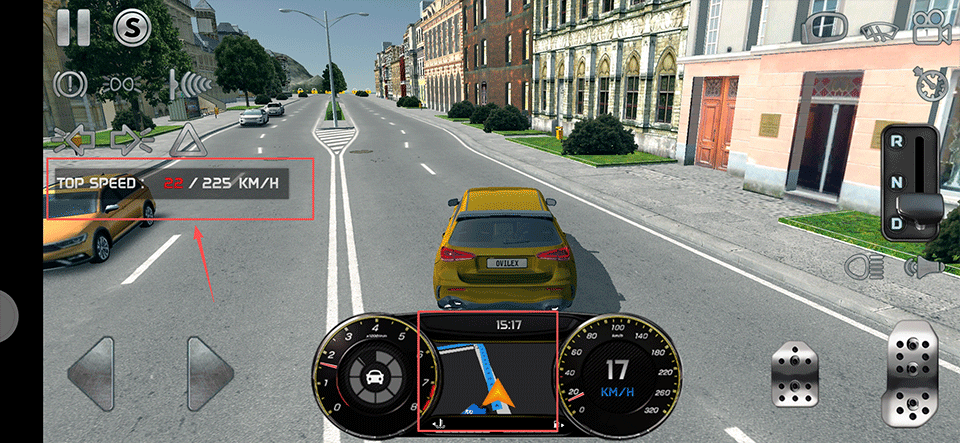Pause the game with the pause button
960x443 pixels.
pos(73,27)
